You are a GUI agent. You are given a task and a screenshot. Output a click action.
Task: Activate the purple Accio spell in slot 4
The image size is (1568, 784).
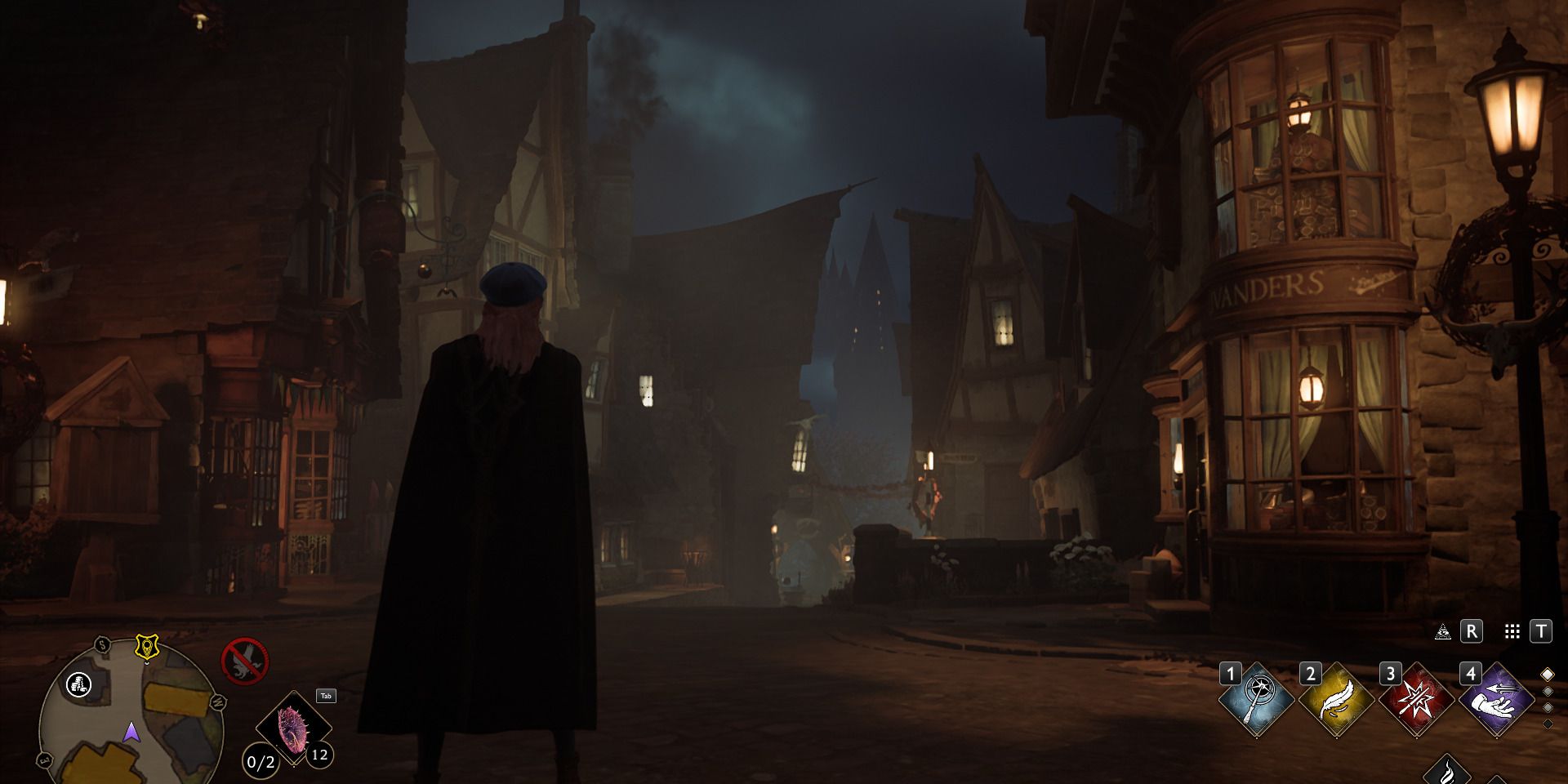click(x=1498, y=699)
